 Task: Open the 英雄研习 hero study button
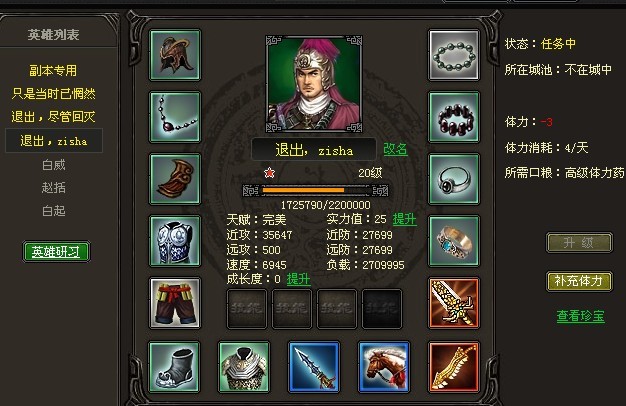click(x=57, y=251)
